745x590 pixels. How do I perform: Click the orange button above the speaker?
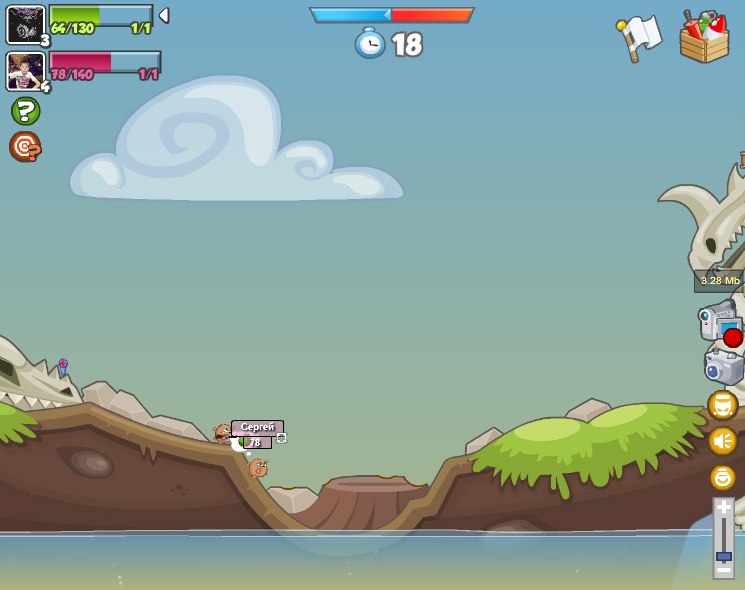pyautogui.click(x=722, y=405)
